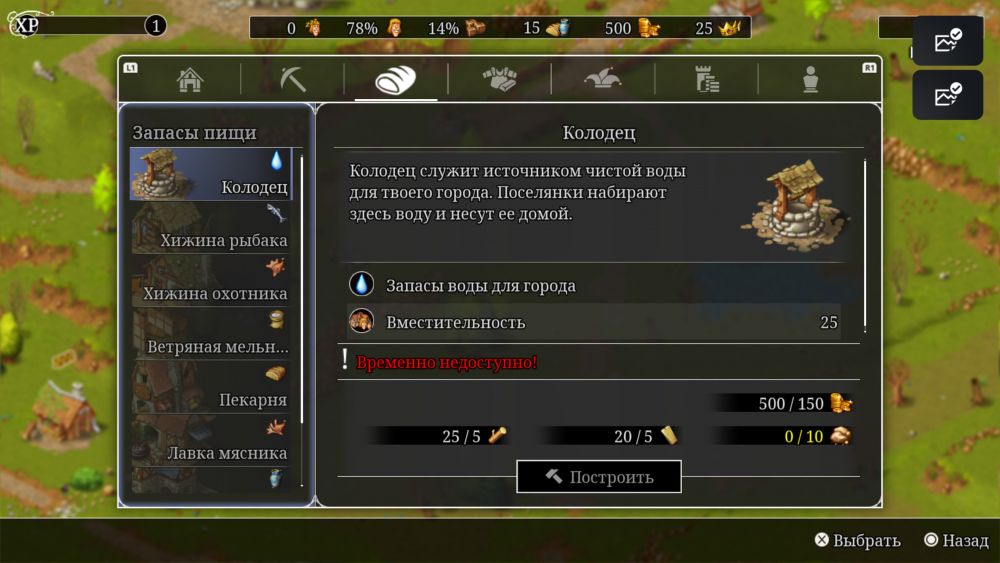This screenshot has height=563, width=1000.
Task: Switch to the jester hat tab
Action: coord(603,80)
